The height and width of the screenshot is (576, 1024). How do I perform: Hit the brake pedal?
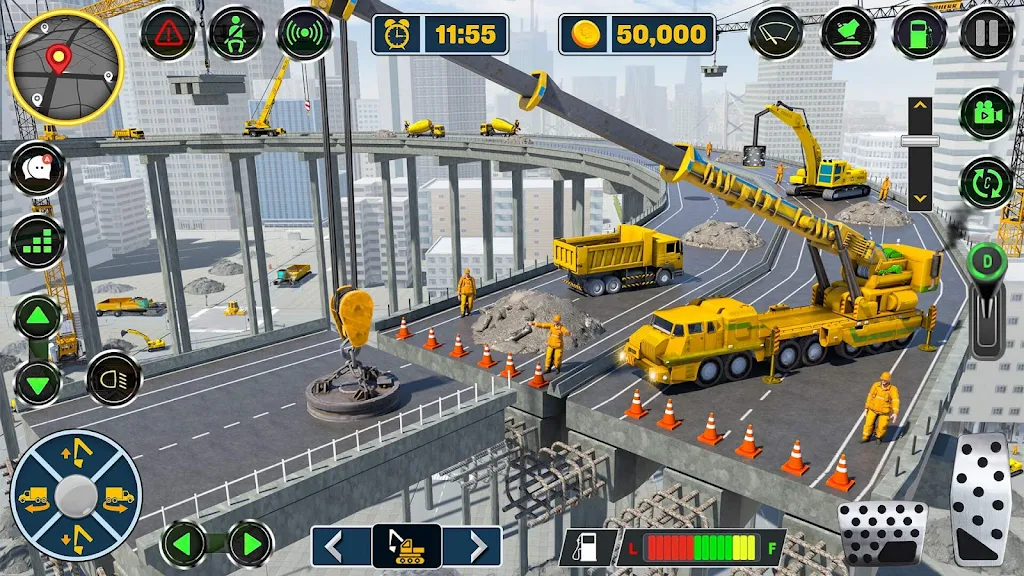882,534
